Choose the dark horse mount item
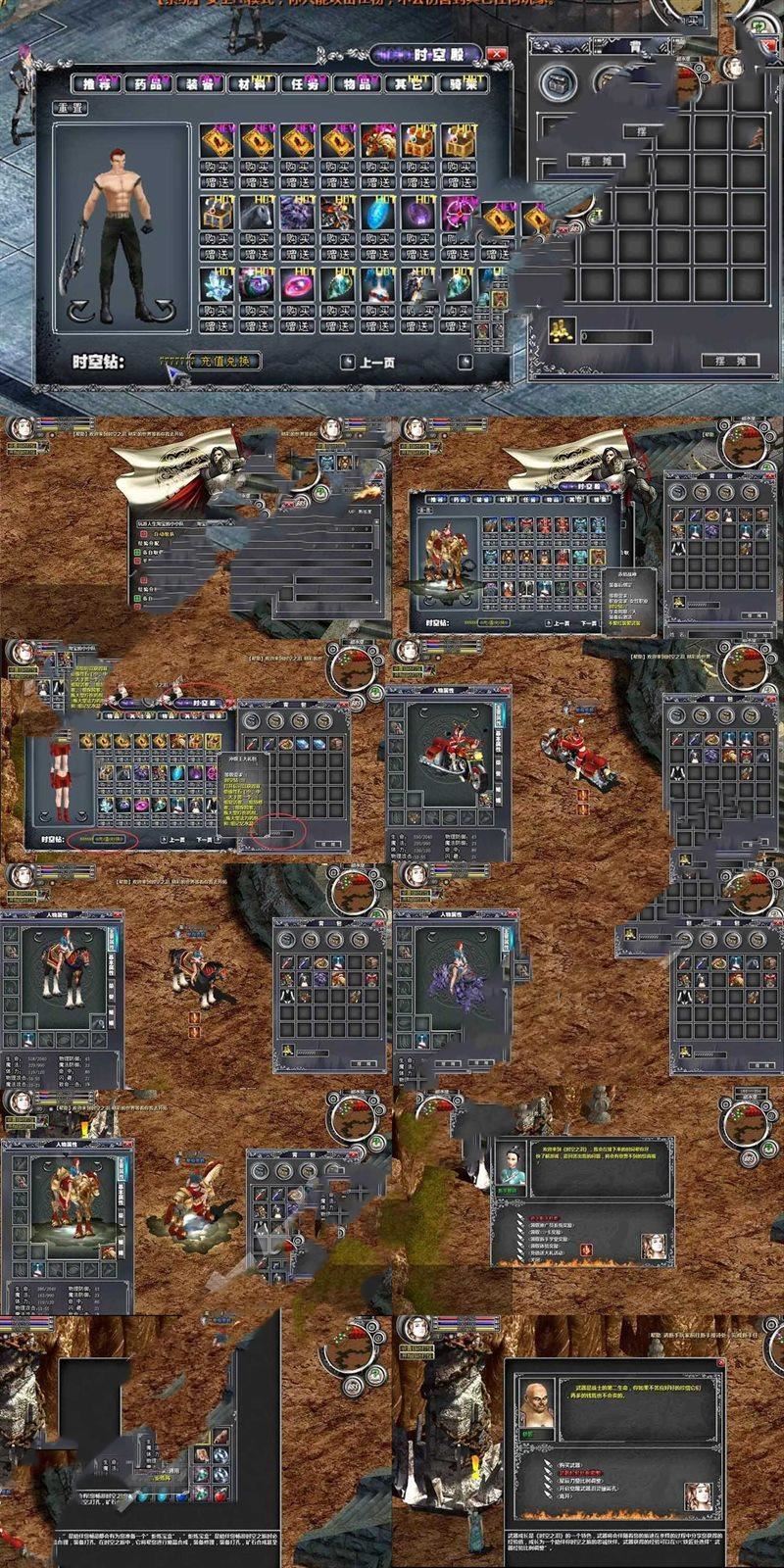The image size is (784, 1568). click(257, 212)
